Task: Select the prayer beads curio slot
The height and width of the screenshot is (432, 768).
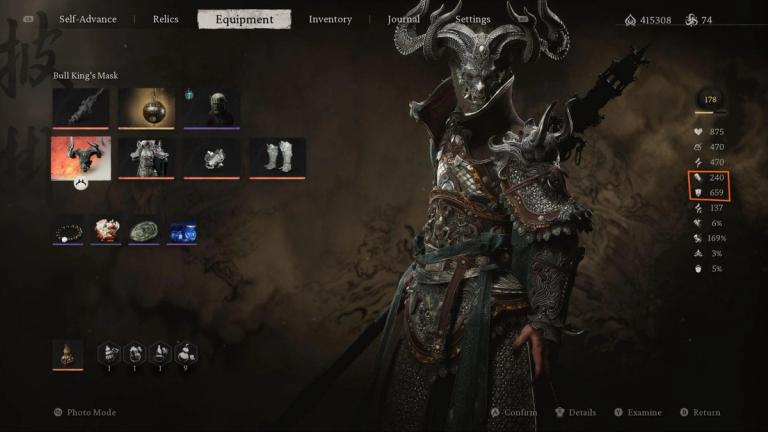Action: 68,232
